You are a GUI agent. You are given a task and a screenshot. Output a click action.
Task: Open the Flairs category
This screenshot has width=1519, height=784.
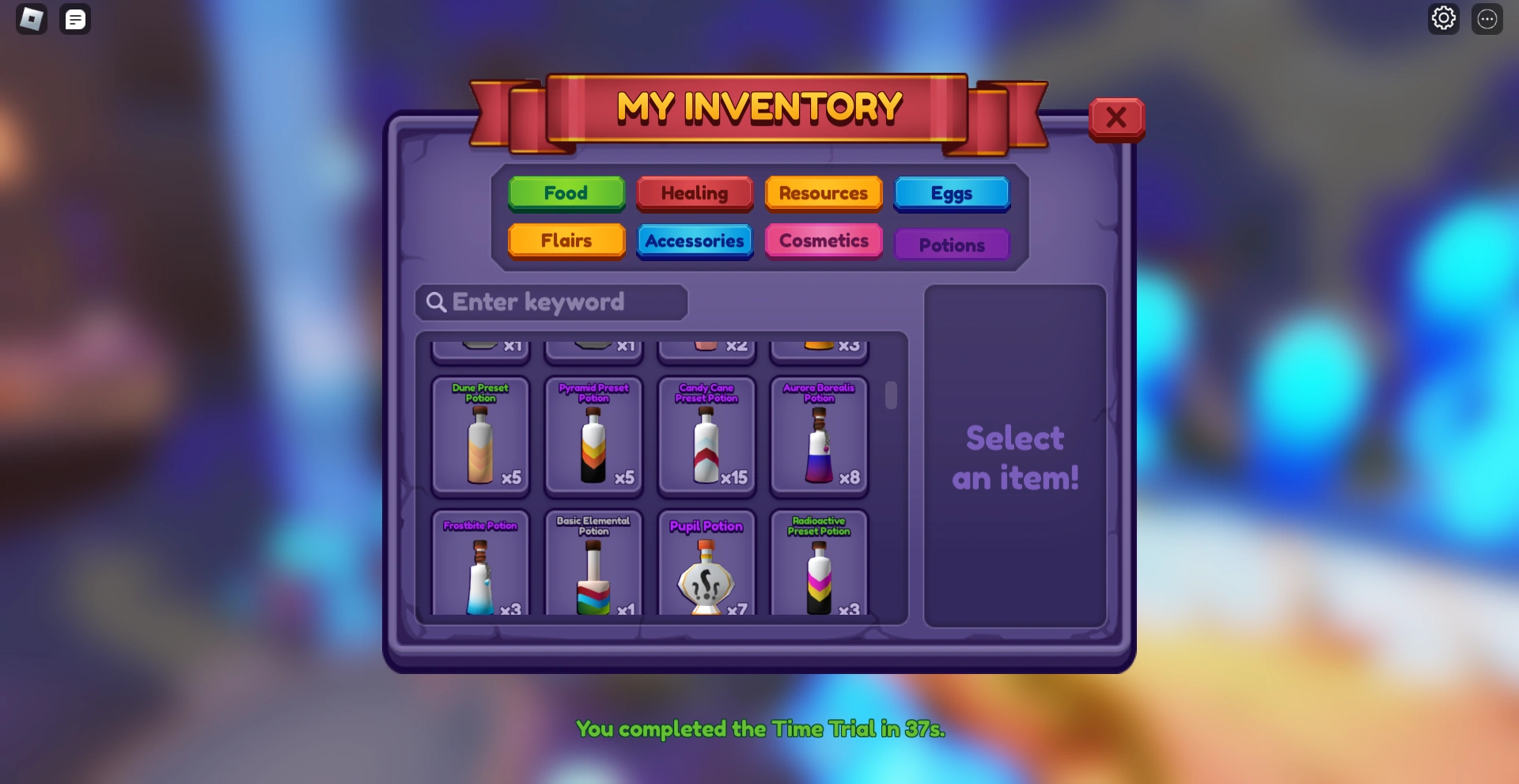[566, 241]
